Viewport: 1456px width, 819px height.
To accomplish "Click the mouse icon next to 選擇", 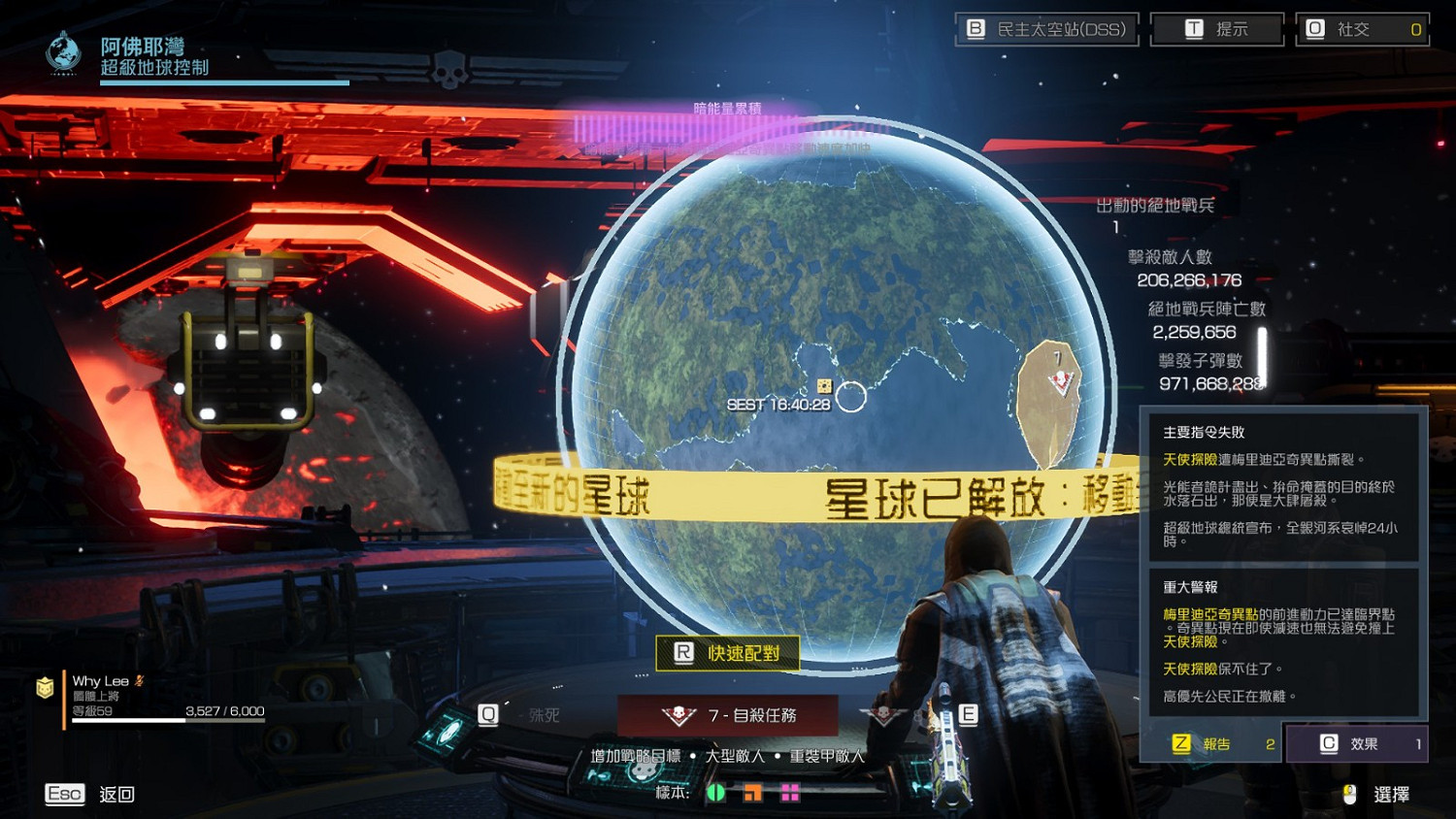I will [x=1347, y=794].
